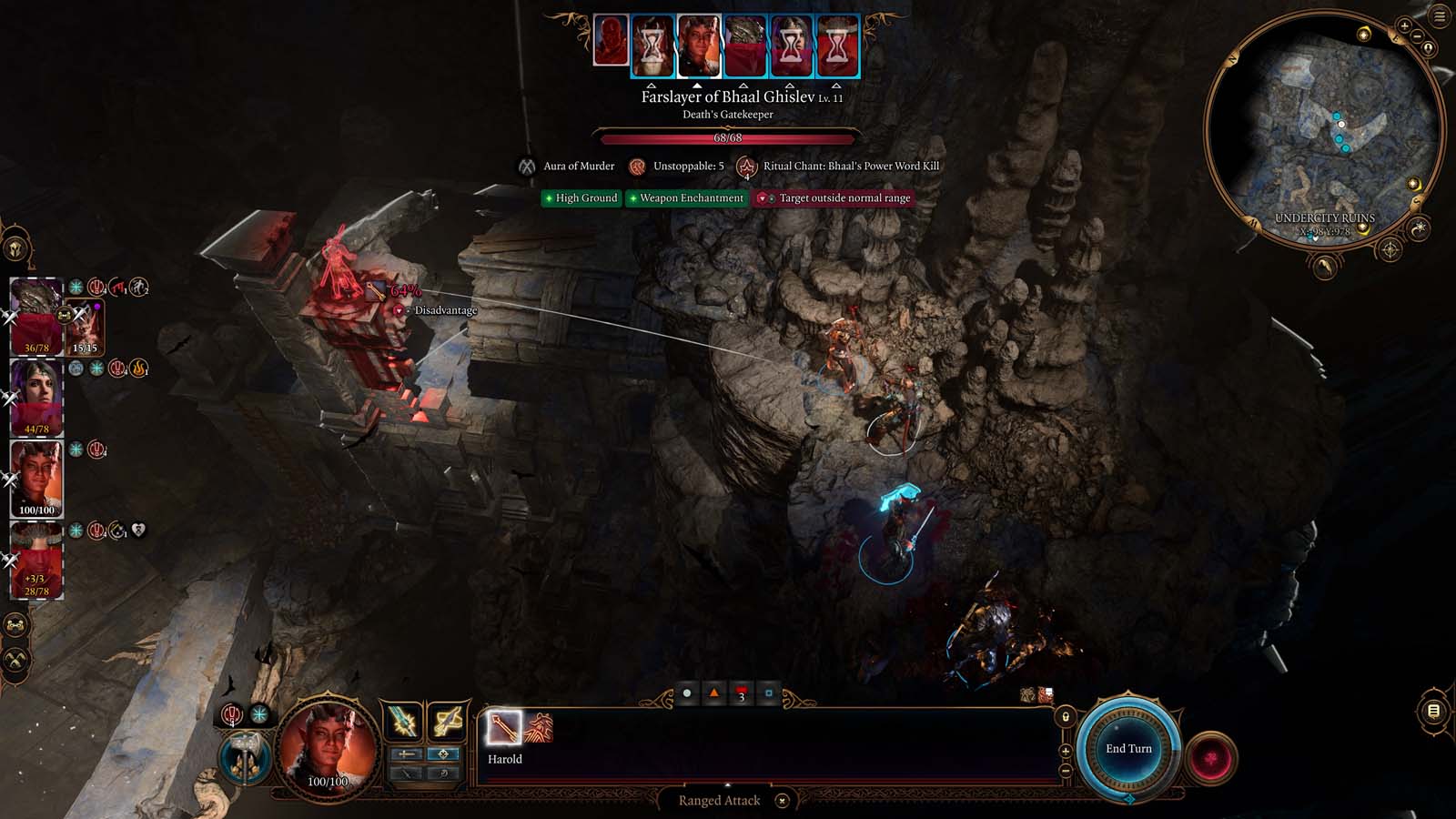Image resolution: width=1456 pixels, height=819 pixels.
Task: Click the melee main-hand weapon attack icon
Action: point(403,723)
